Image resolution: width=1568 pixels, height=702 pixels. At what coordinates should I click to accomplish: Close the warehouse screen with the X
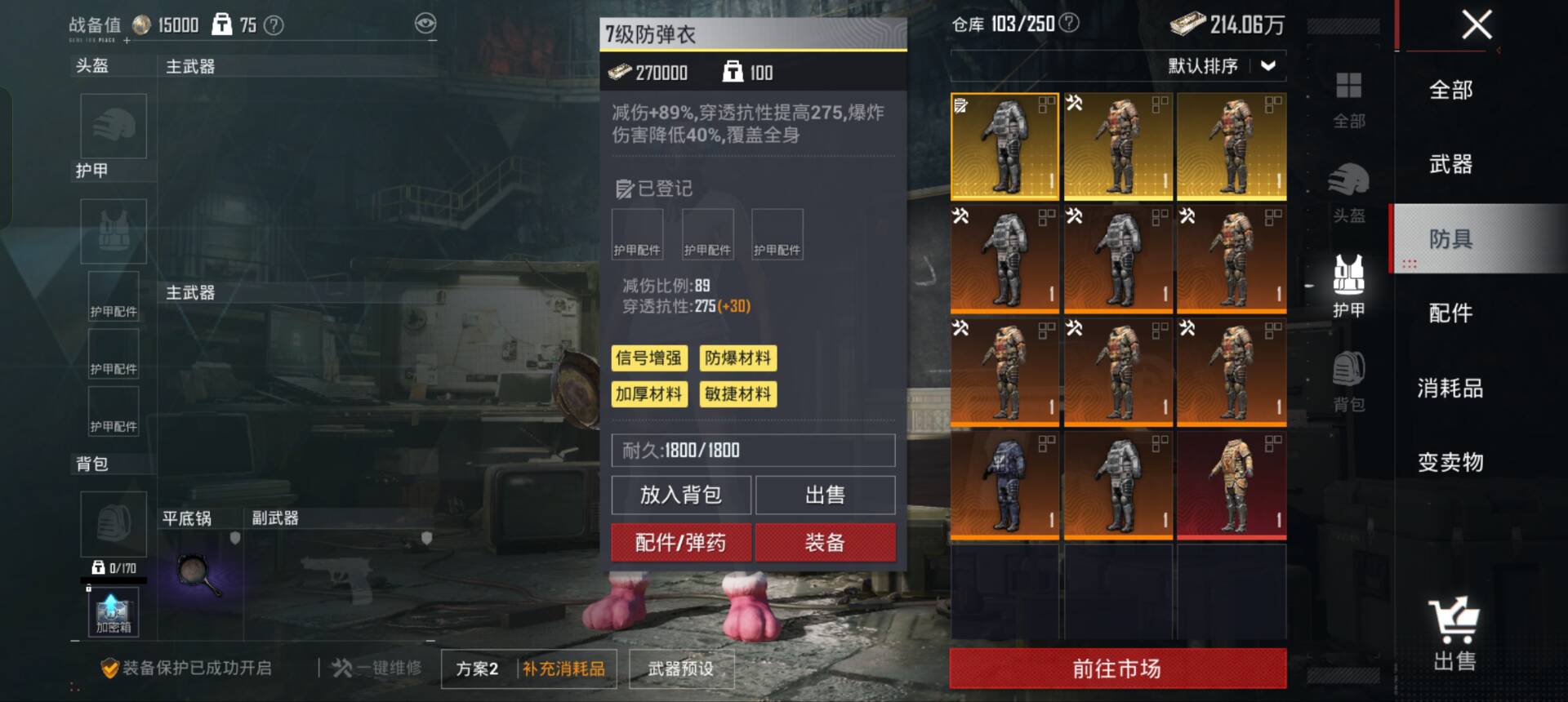(x=1477, y=24)
